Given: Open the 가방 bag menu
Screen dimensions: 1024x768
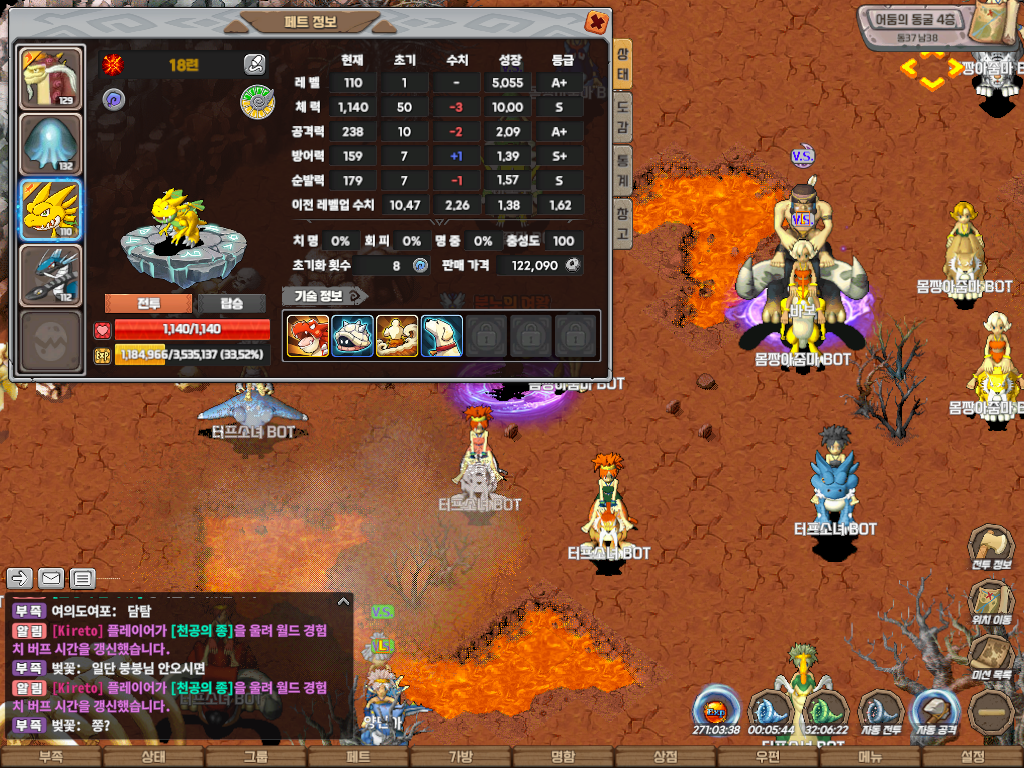Looking at the screenshot, I should point(460,757).
